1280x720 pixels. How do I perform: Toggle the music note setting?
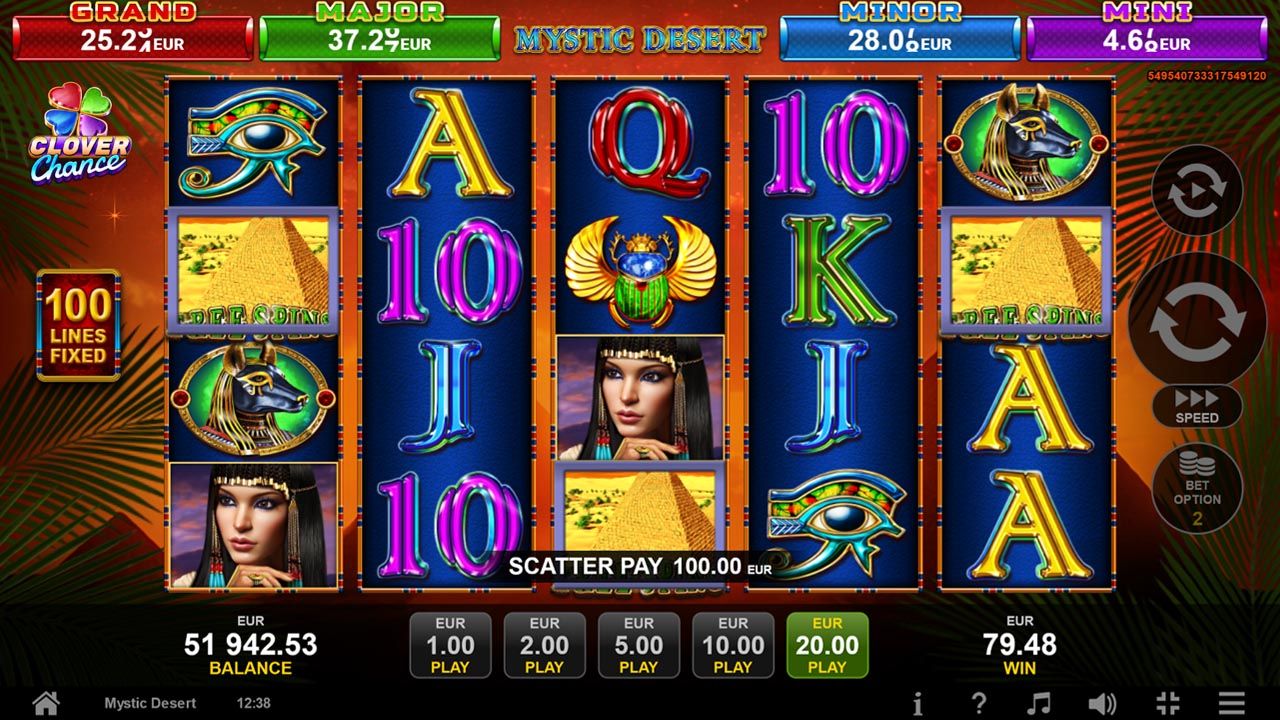coord(1040,703)
